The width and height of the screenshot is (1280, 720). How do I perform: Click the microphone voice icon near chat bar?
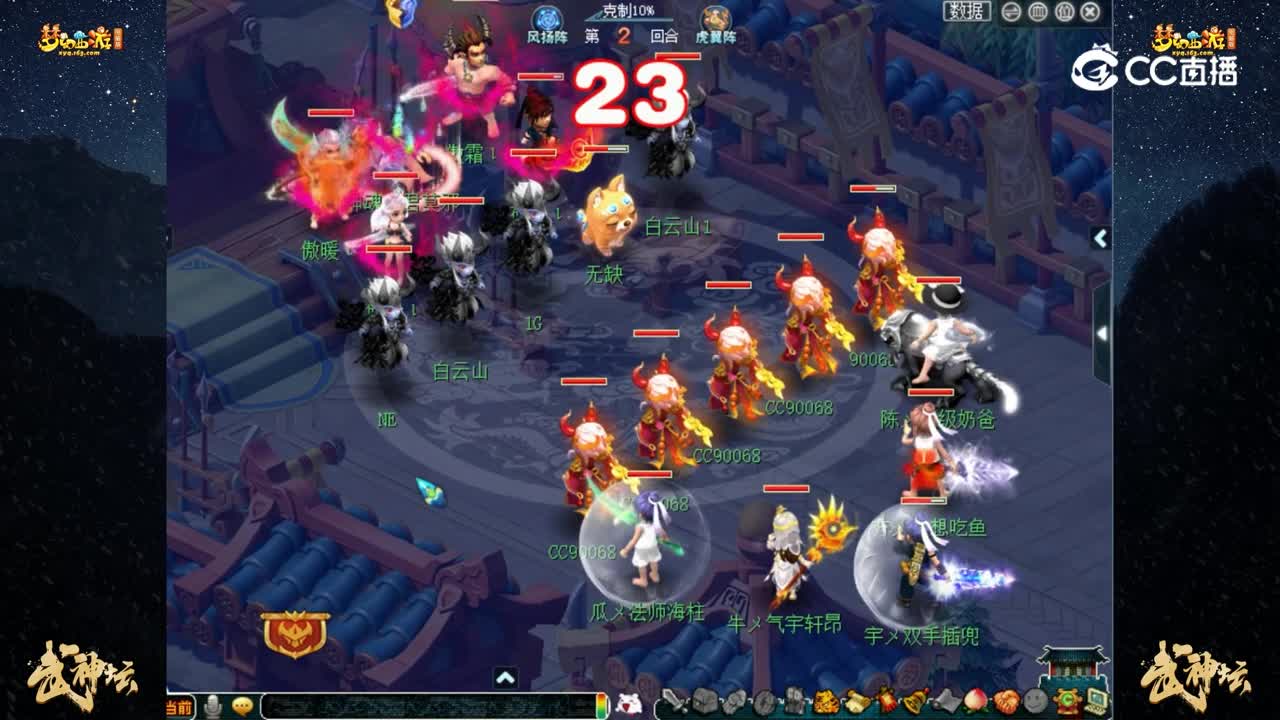tap(213, 704)
